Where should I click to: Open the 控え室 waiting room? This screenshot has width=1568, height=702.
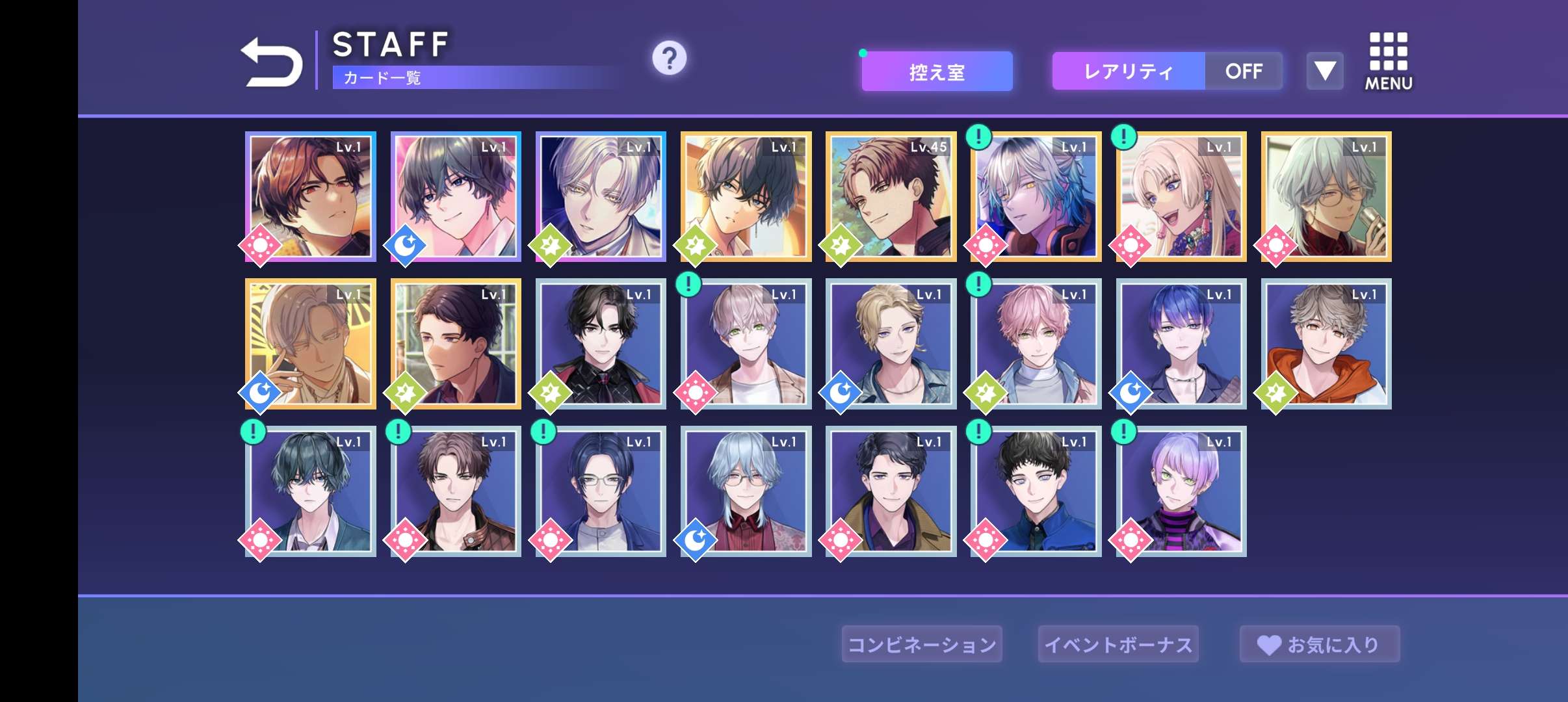[x=937, y=71]
